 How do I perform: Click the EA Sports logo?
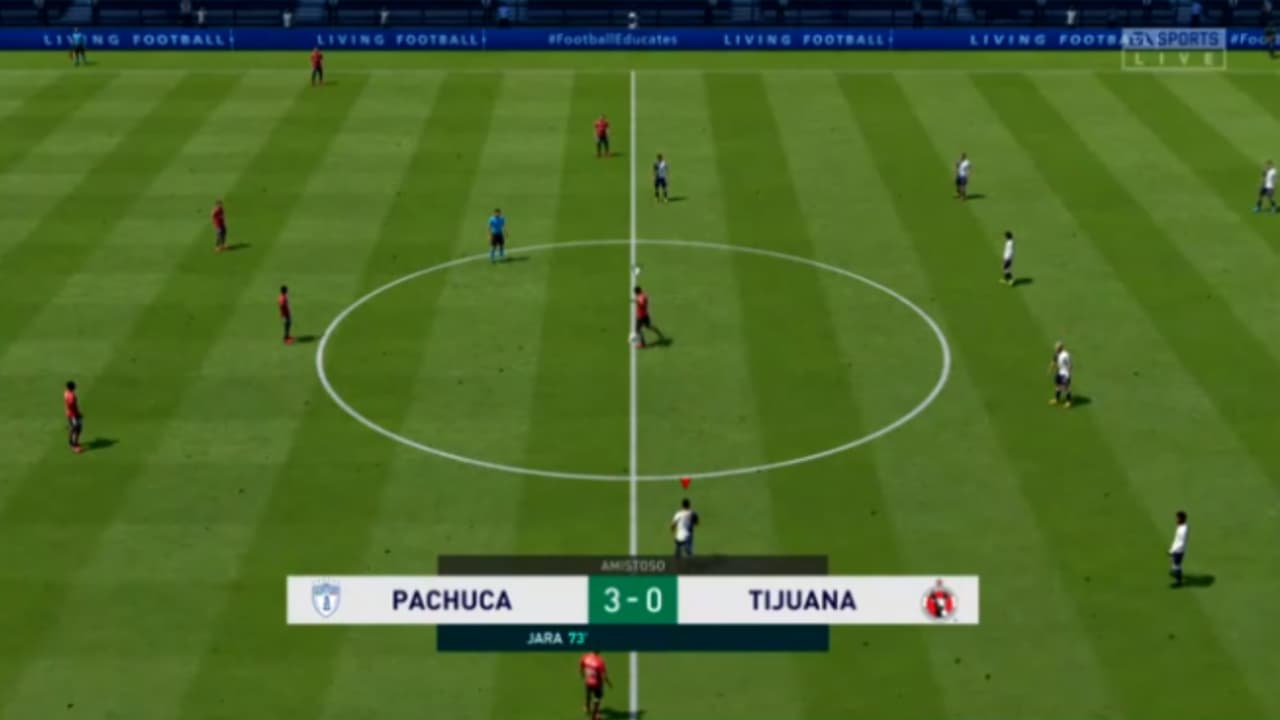tap(1173, 40)
